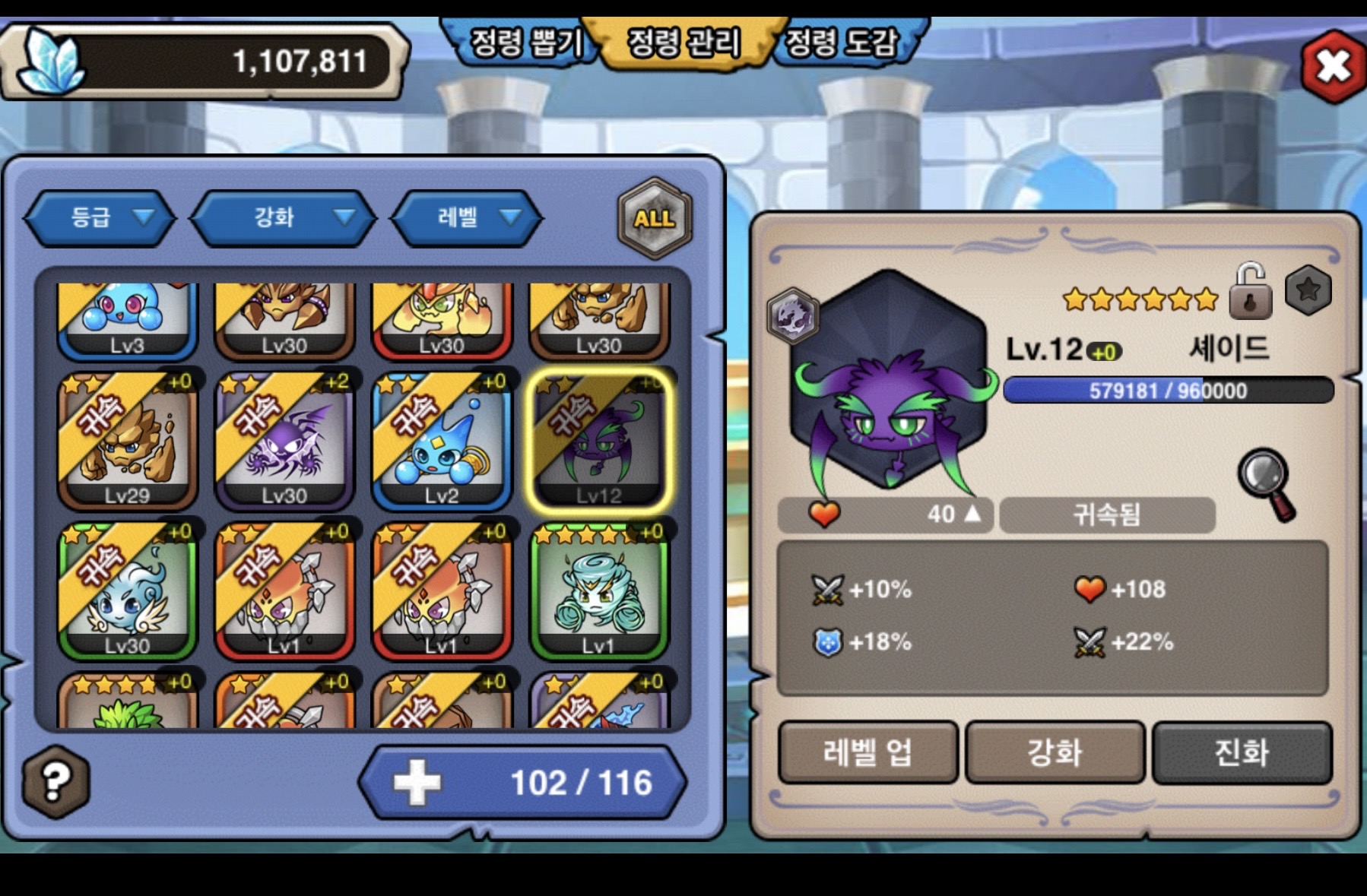The height and width of the screenshot is (896, 1367).
Task: Inspect the spirit with the magnifying glass
Action: (1267, 483)
